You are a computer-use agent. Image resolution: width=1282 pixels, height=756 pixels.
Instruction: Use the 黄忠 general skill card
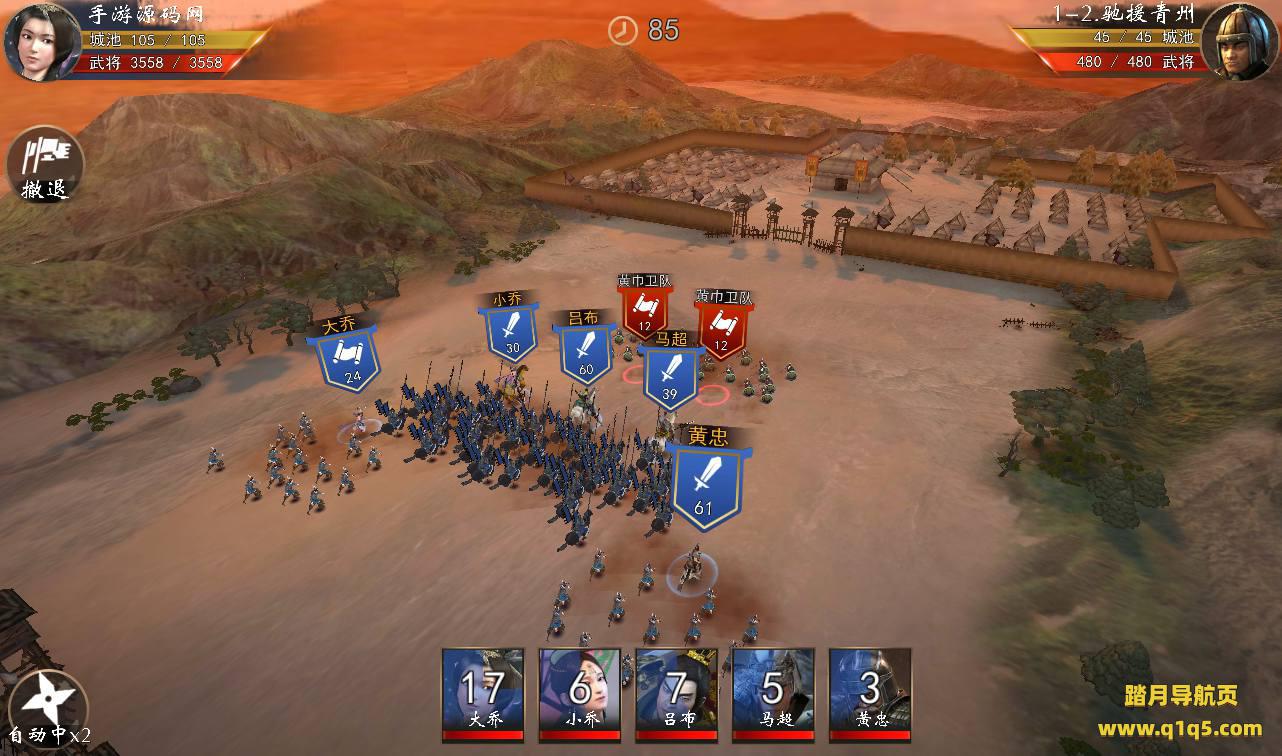pyautogui.click(x=870, y=692)
